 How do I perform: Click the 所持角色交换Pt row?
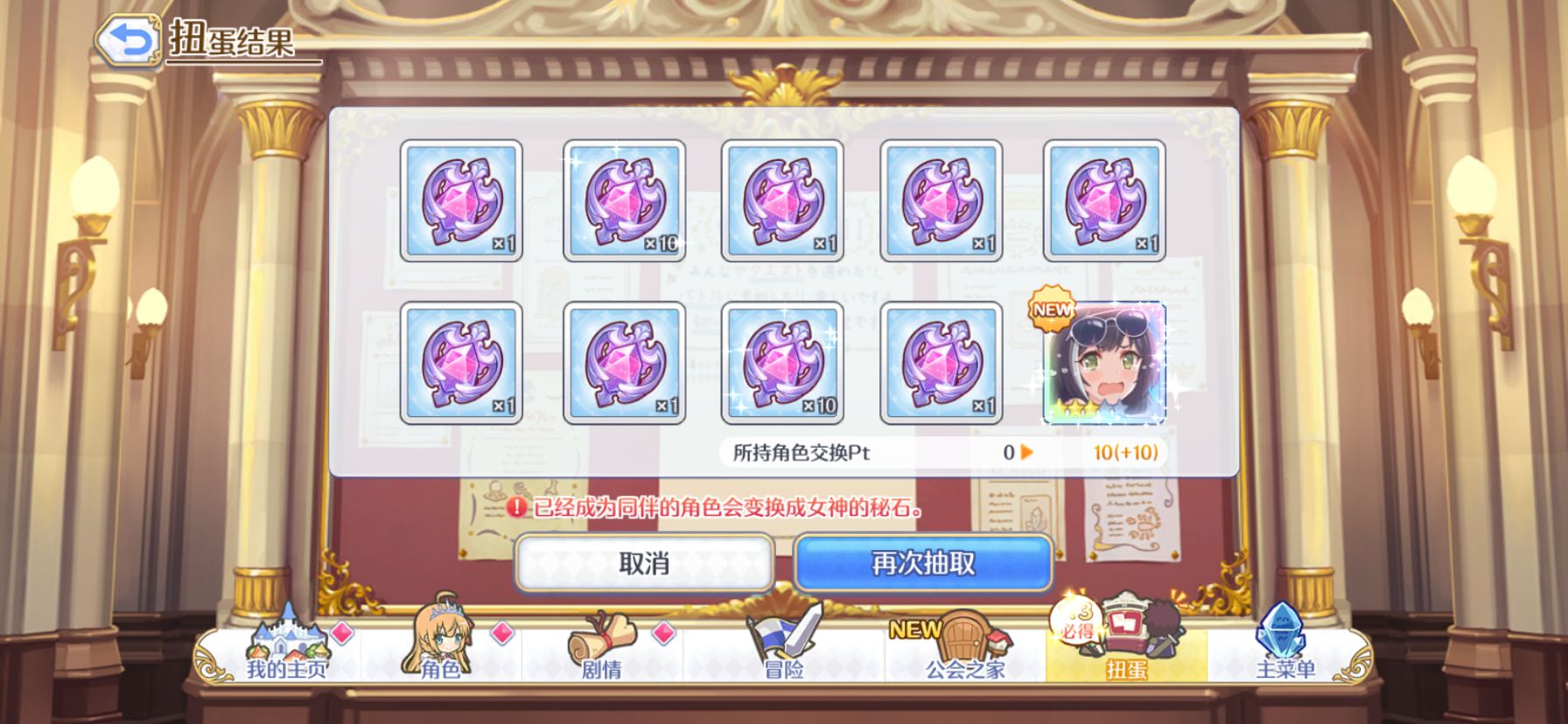tap(875, 453)
